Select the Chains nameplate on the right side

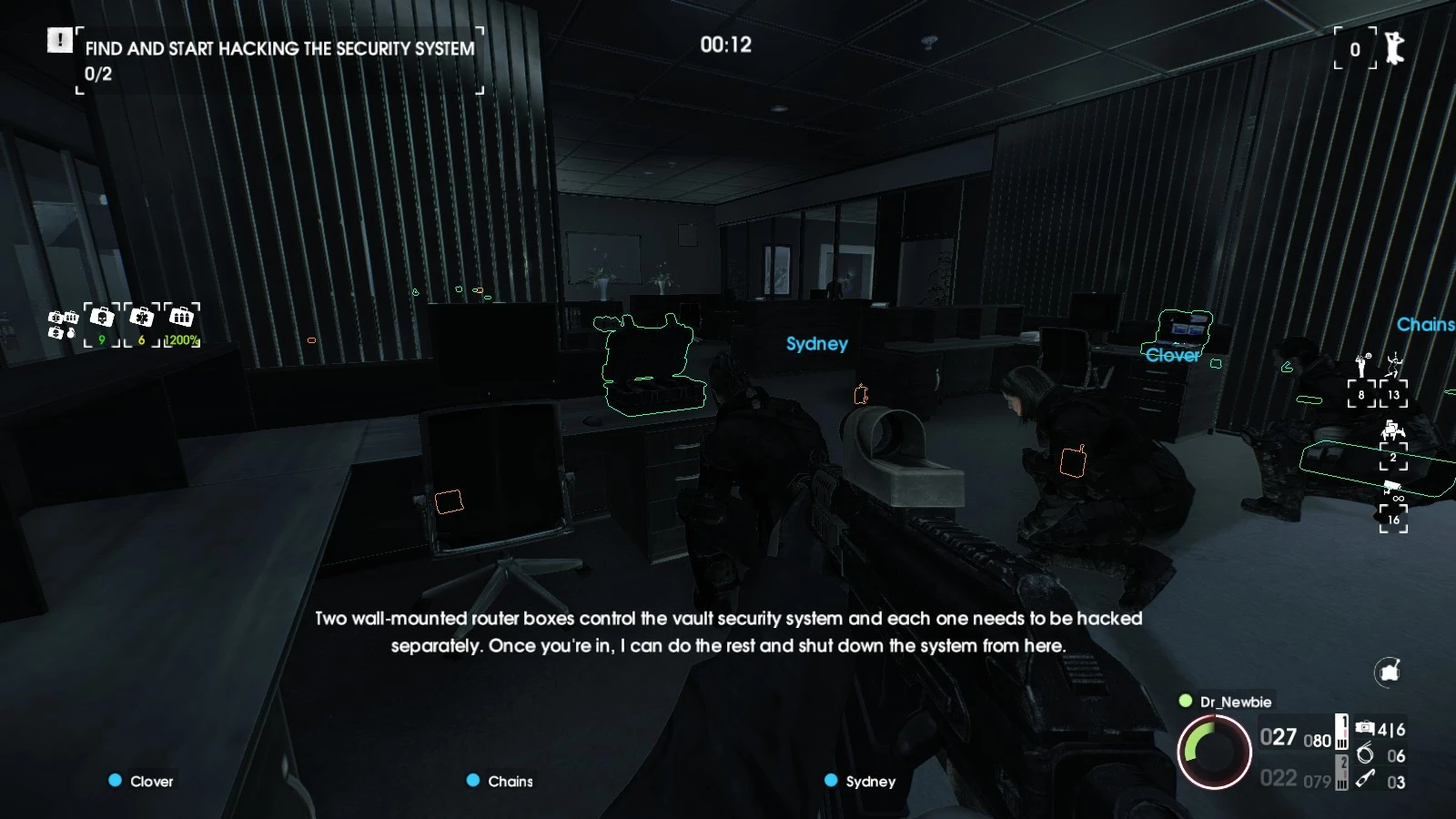[1426, 324]
